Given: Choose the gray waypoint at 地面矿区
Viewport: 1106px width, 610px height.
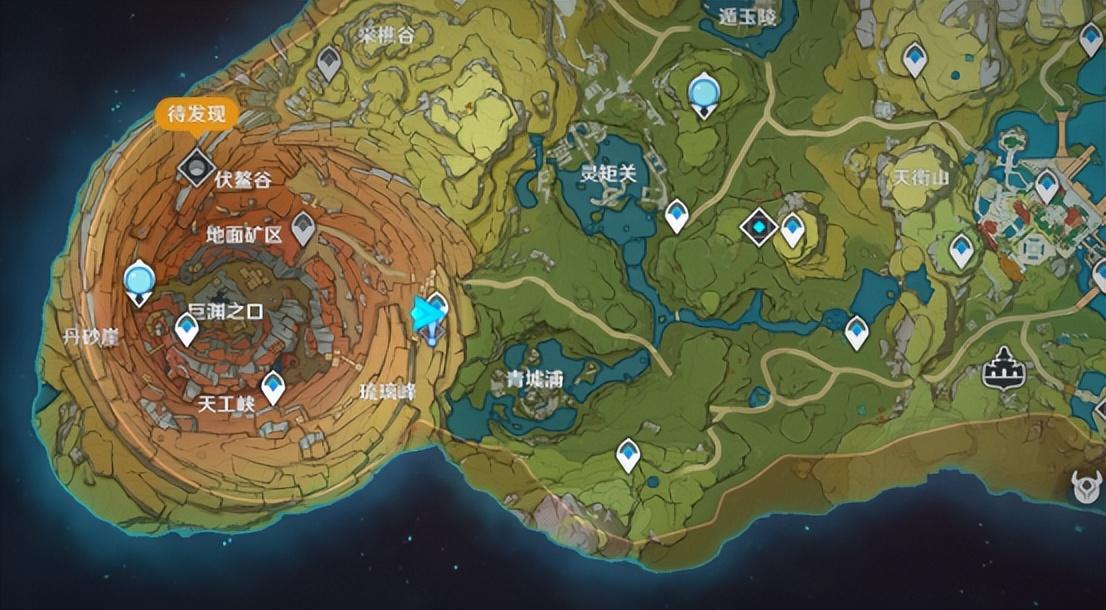Looking at the screenshot, I should tap(303, 229).
